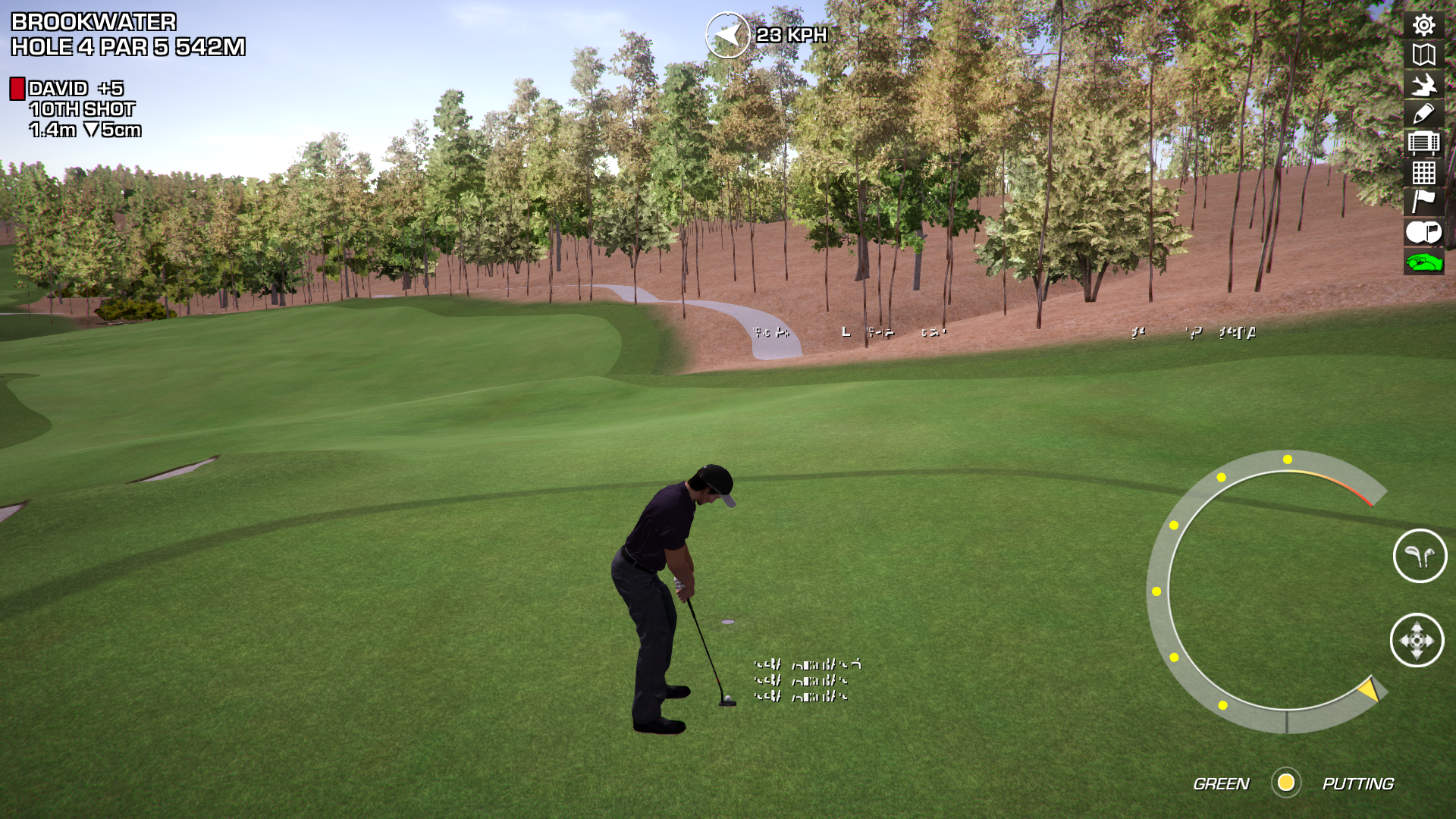Screen dimensions: 1456x819
Task: Select the pencil edit icon
Action: coord(1423,114)
